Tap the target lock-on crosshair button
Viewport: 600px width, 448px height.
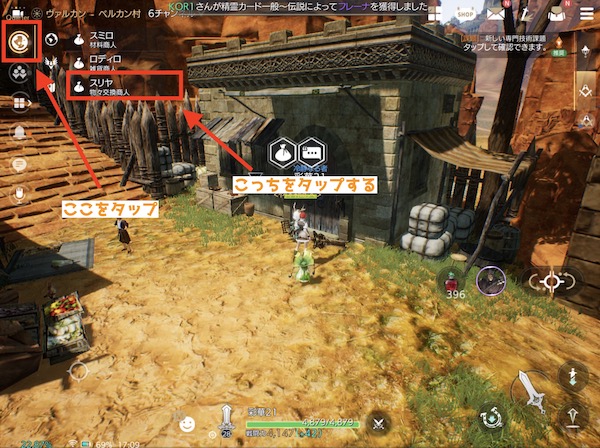[548, 281]
